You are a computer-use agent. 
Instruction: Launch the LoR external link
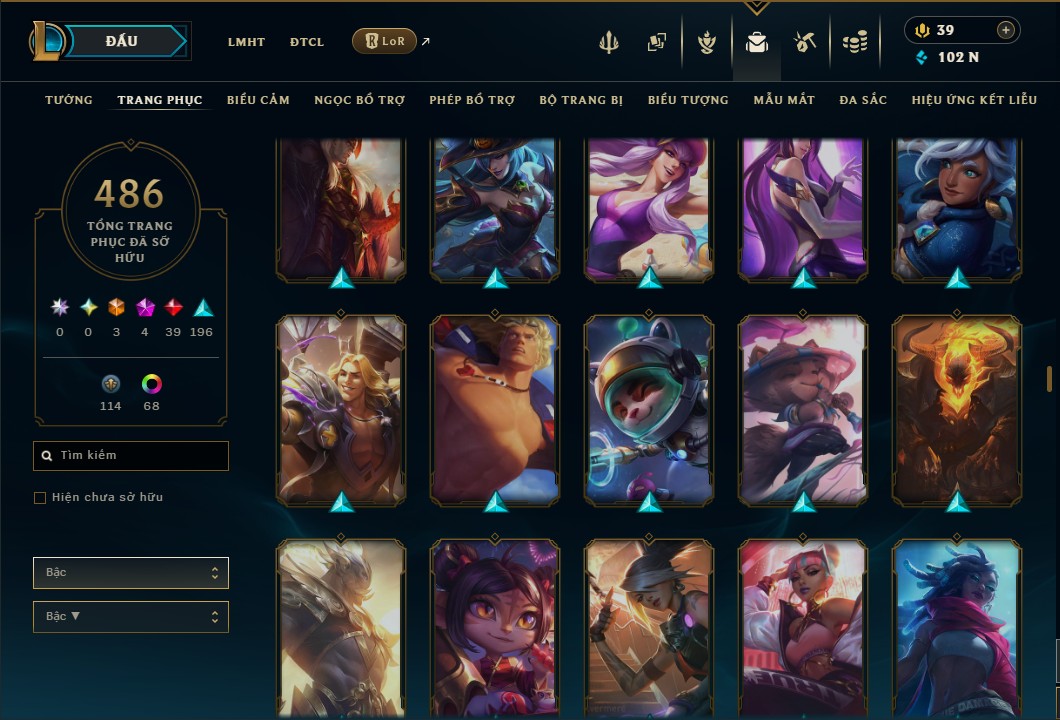pos(385,41)
